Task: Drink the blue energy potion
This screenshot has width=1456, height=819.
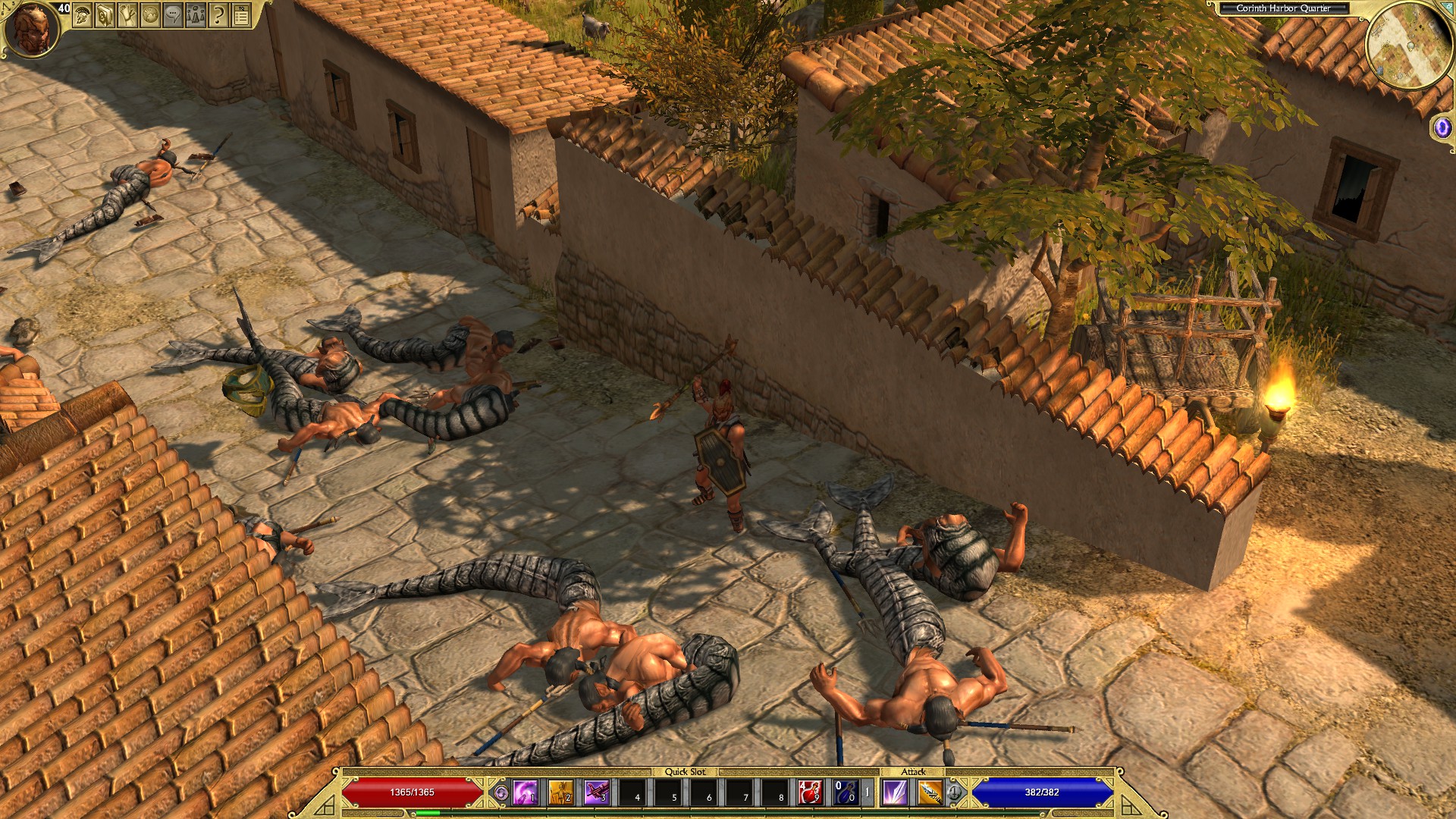Action: coord(846,792)
